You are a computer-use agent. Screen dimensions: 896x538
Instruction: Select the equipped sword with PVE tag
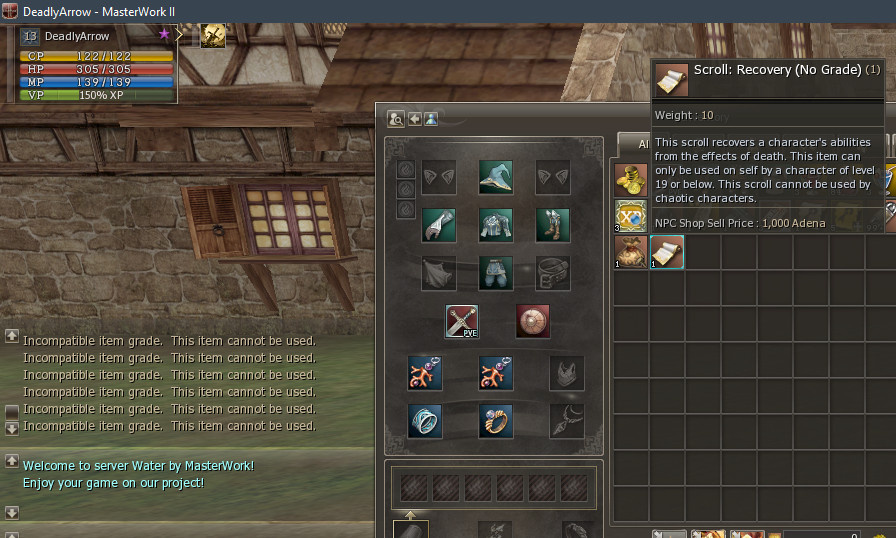point(463,322)
